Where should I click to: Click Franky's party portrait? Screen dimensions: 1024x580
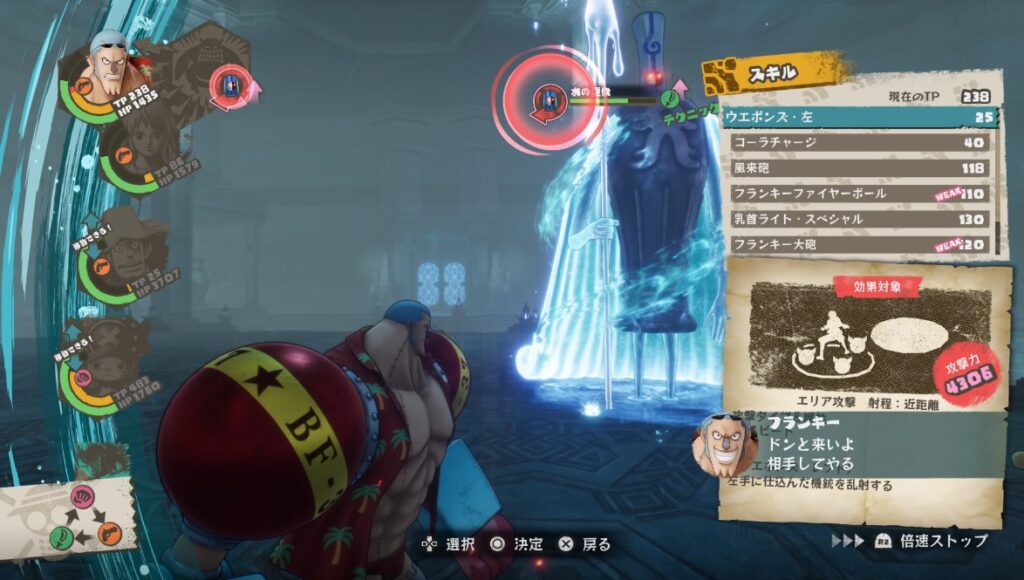click(108, 66)
